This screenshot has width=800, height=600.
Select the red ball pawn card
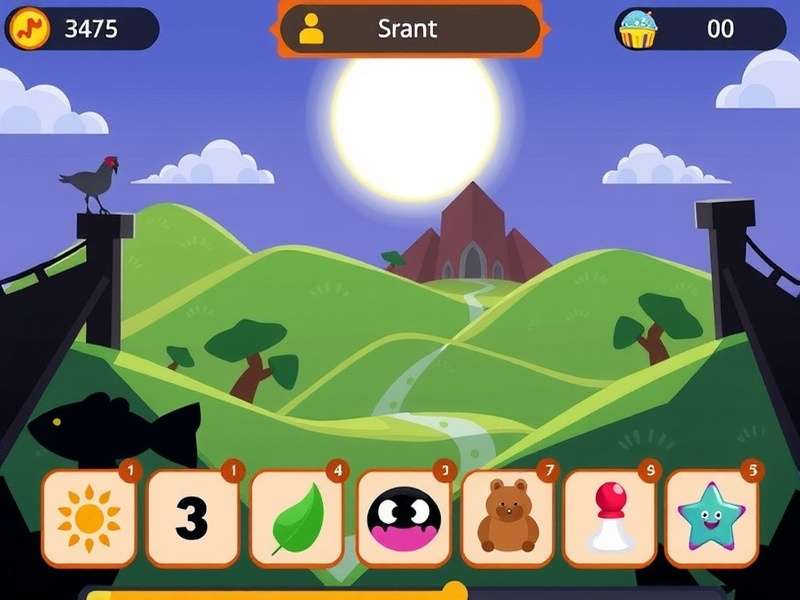[610, 517]
